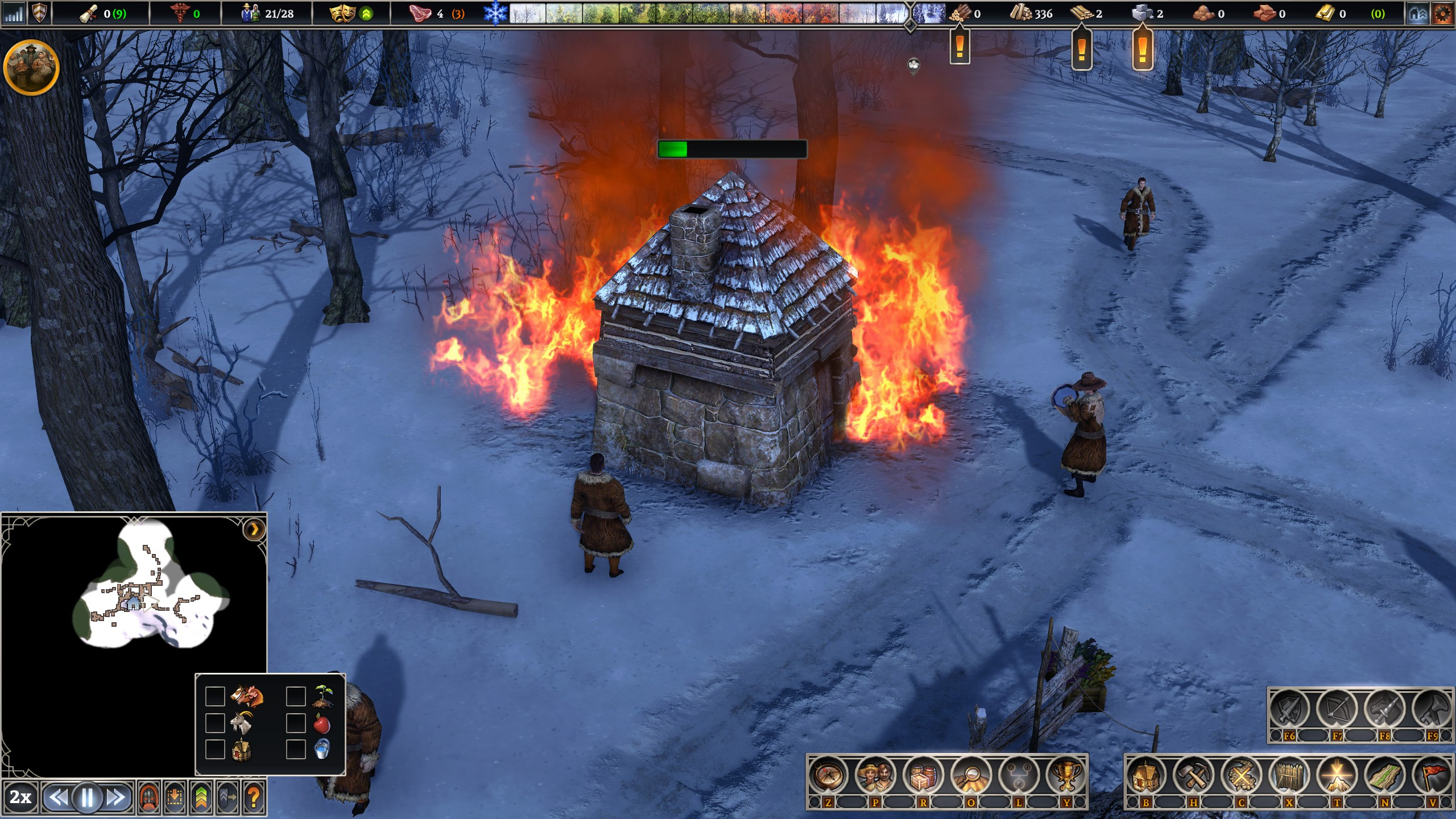The height and width of the screenshot is (819, 1456).
Task: Click the round villagers portrait medallion
Action: pyautogui.click(x=31, y=67)
